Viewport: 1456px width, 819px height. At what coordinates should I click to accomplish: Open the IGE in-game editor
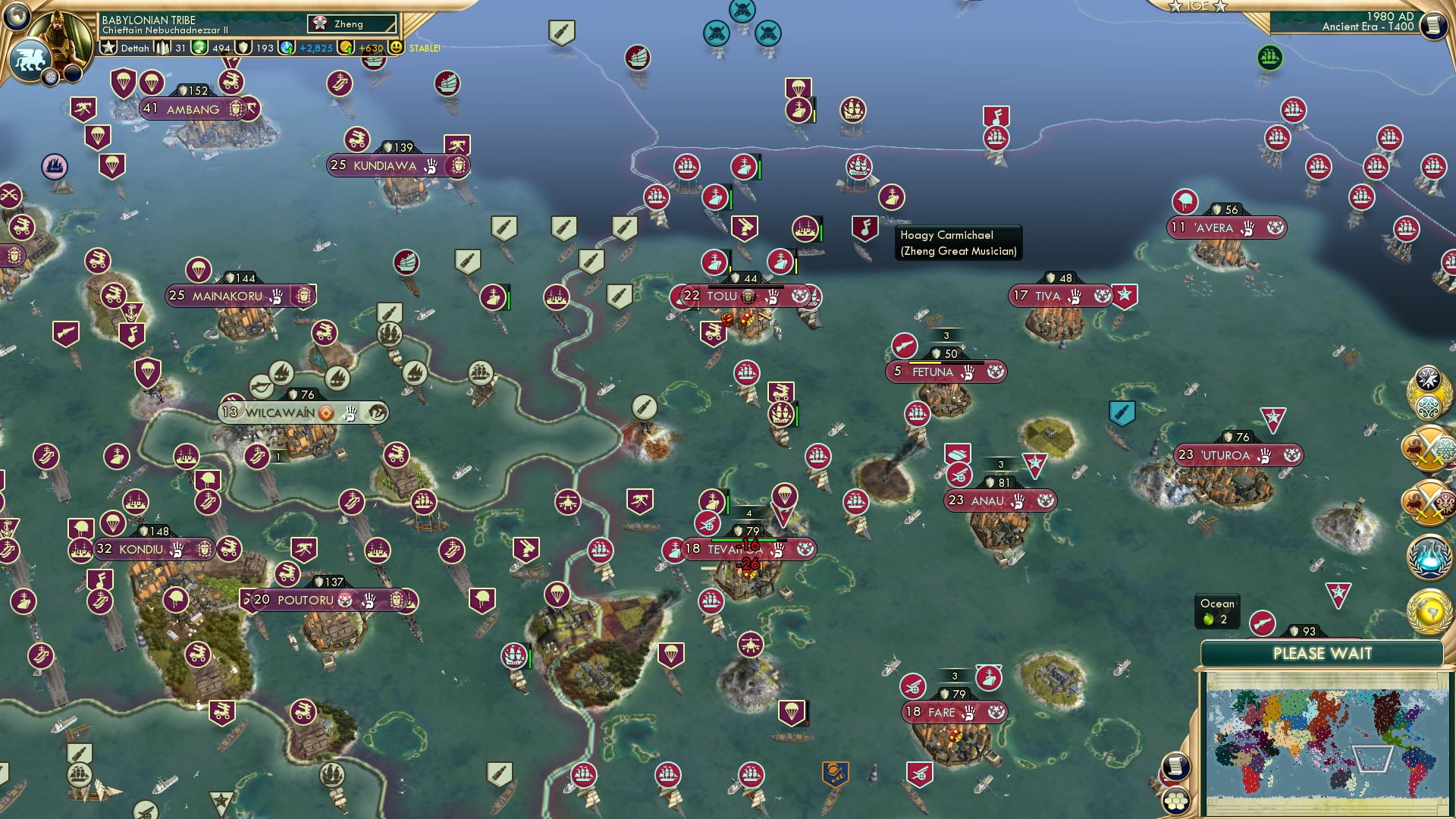click(x=1197, y=6)
